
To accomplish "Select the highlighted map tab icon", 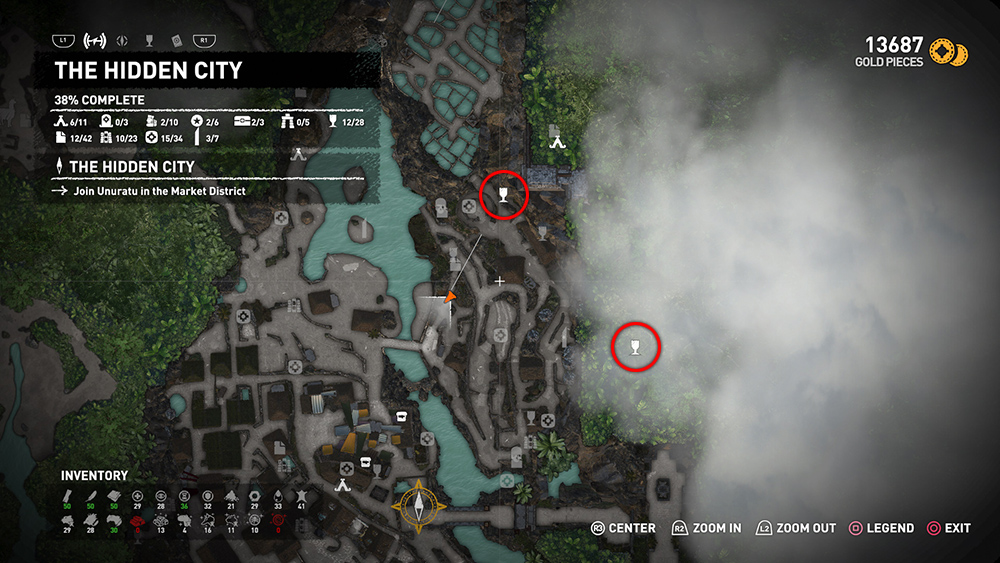I will coord(95,41).
